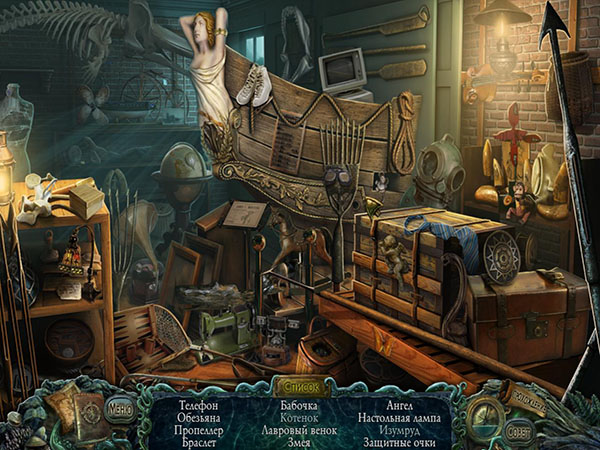Open the Меню button
The image size is (600, 450).
[x=120, y=407]
